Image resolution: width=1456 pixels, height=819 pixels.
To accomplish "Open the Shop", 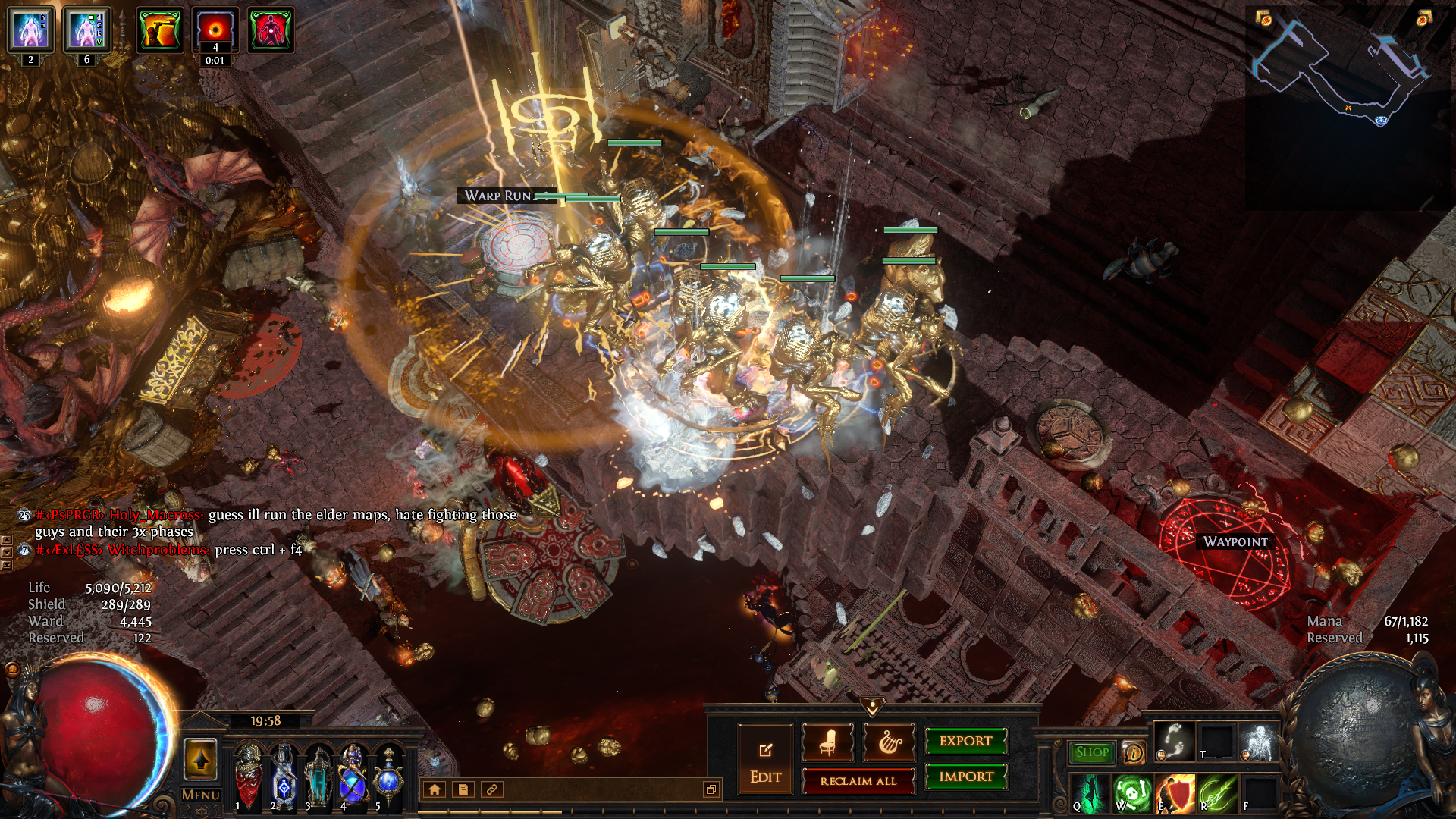I will [x=1091, y=752].
